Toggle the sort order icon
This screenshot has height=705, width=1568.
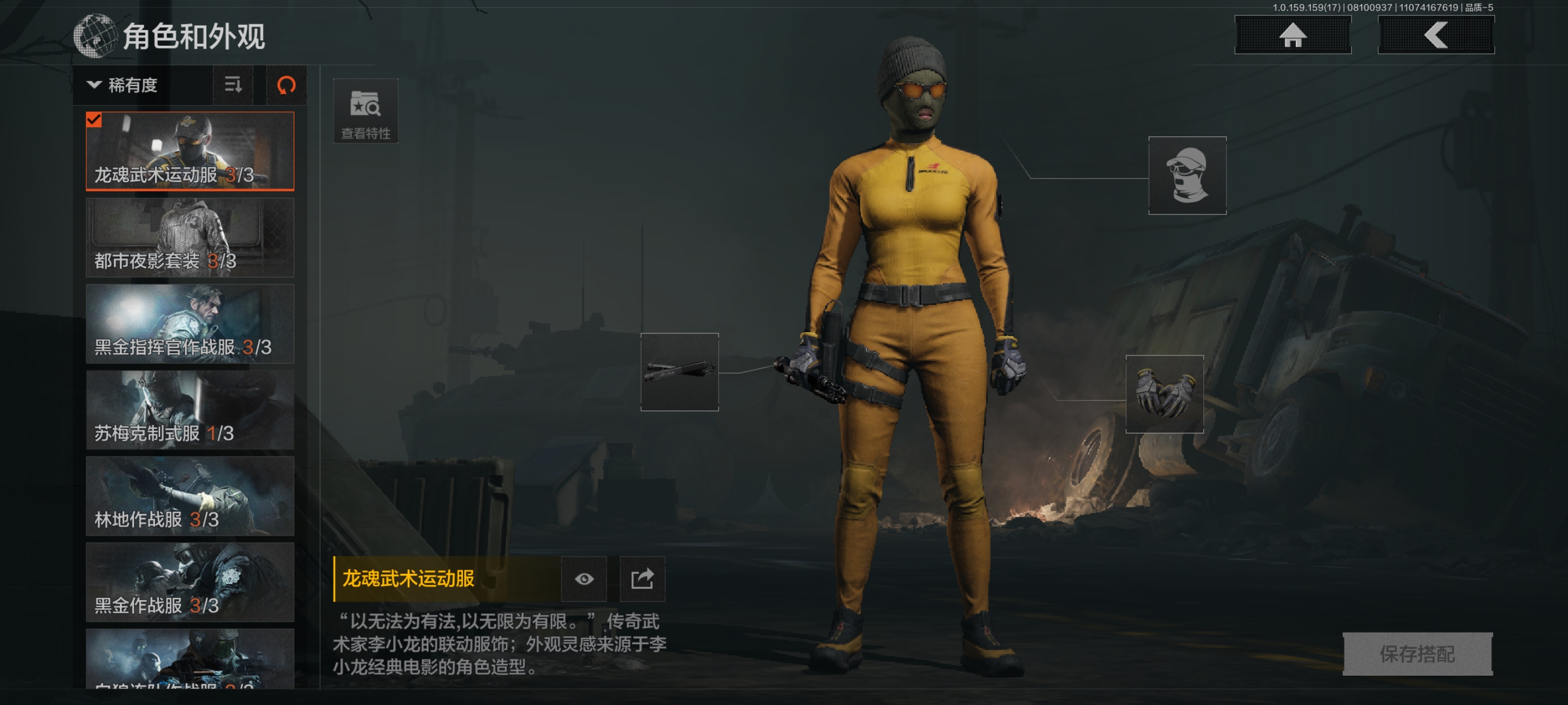tap(233, 85)
